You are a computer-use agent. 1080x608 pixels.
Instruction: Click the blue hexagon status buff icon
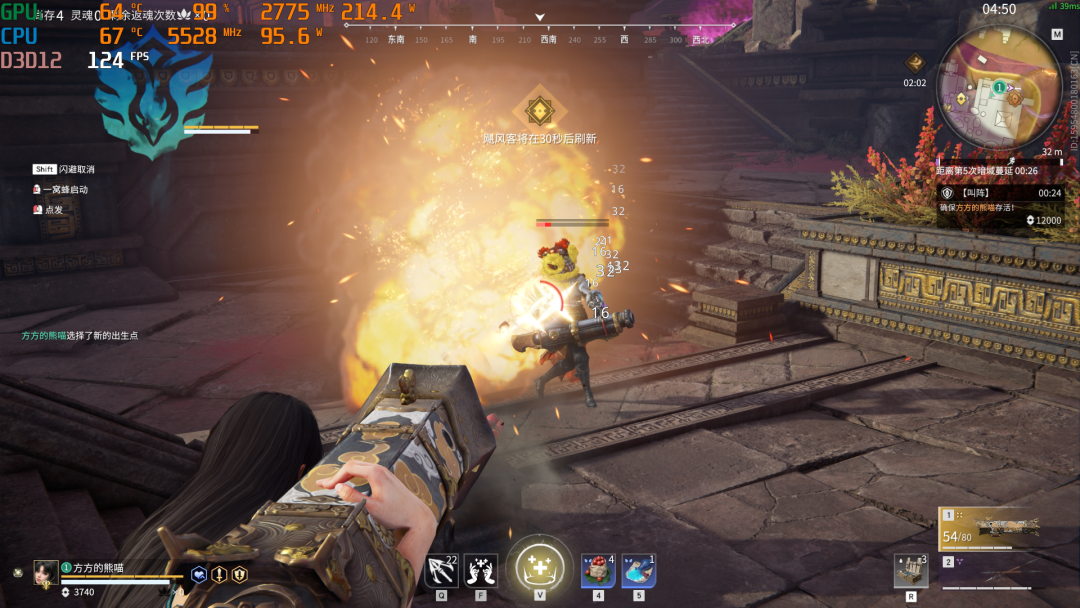199,575
